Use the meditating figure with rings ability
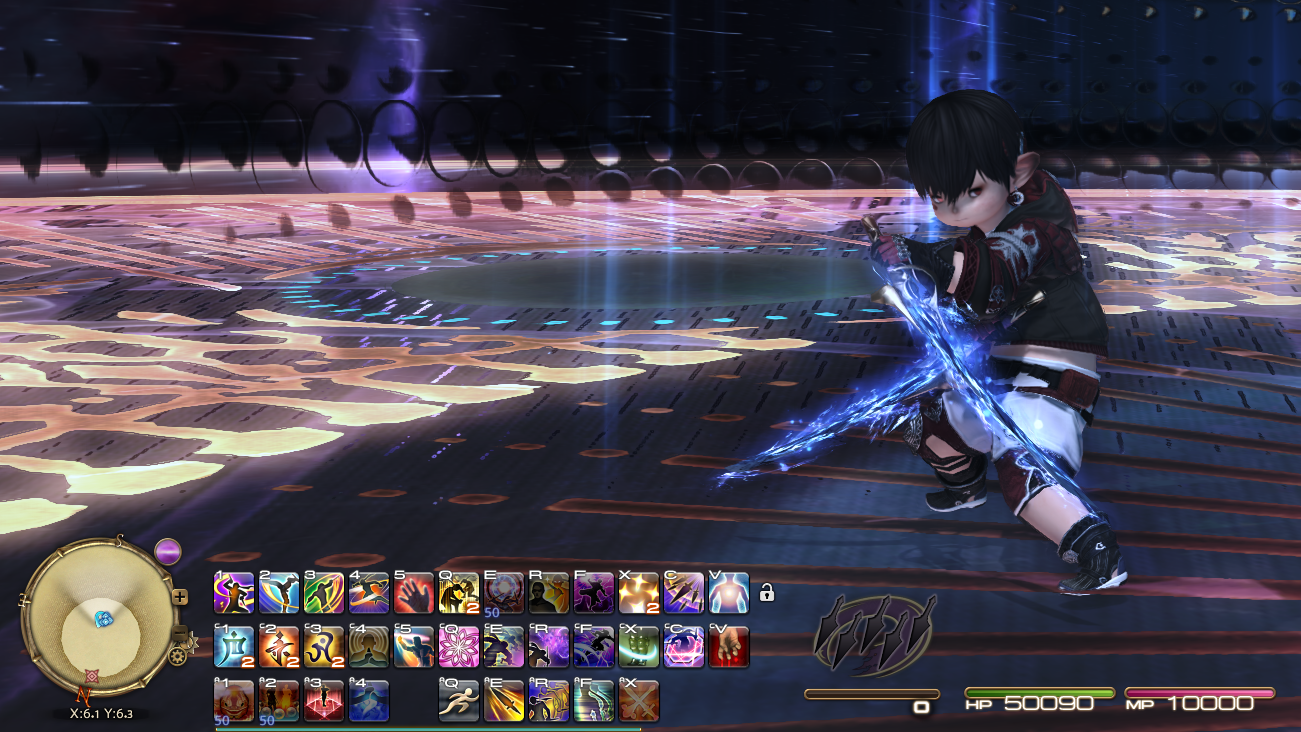Viewport: 1301px width, 732px height. click(x=369, y=647)
